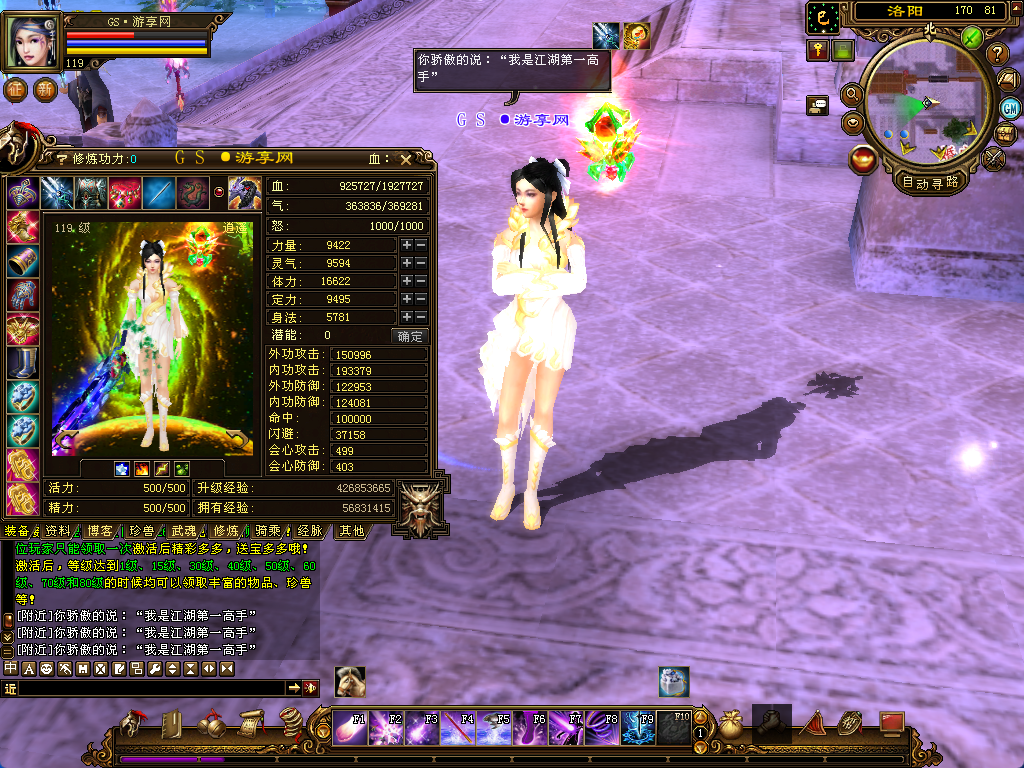Open the 武魂 tab
The image size is (1024, 768).
click(183, 531)
